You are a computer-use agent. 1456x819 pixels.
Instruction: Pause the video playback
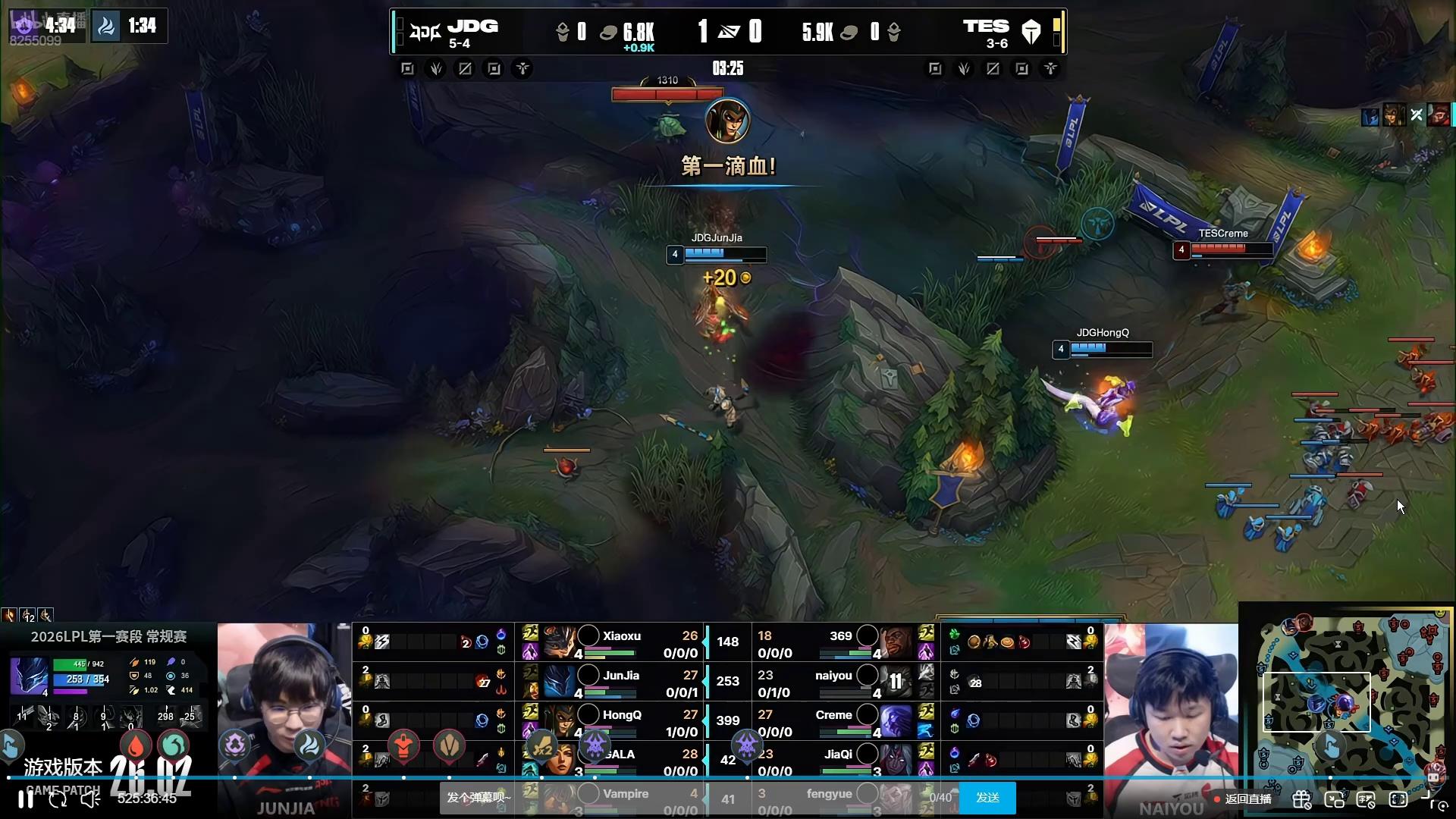[x=26, y=799]
